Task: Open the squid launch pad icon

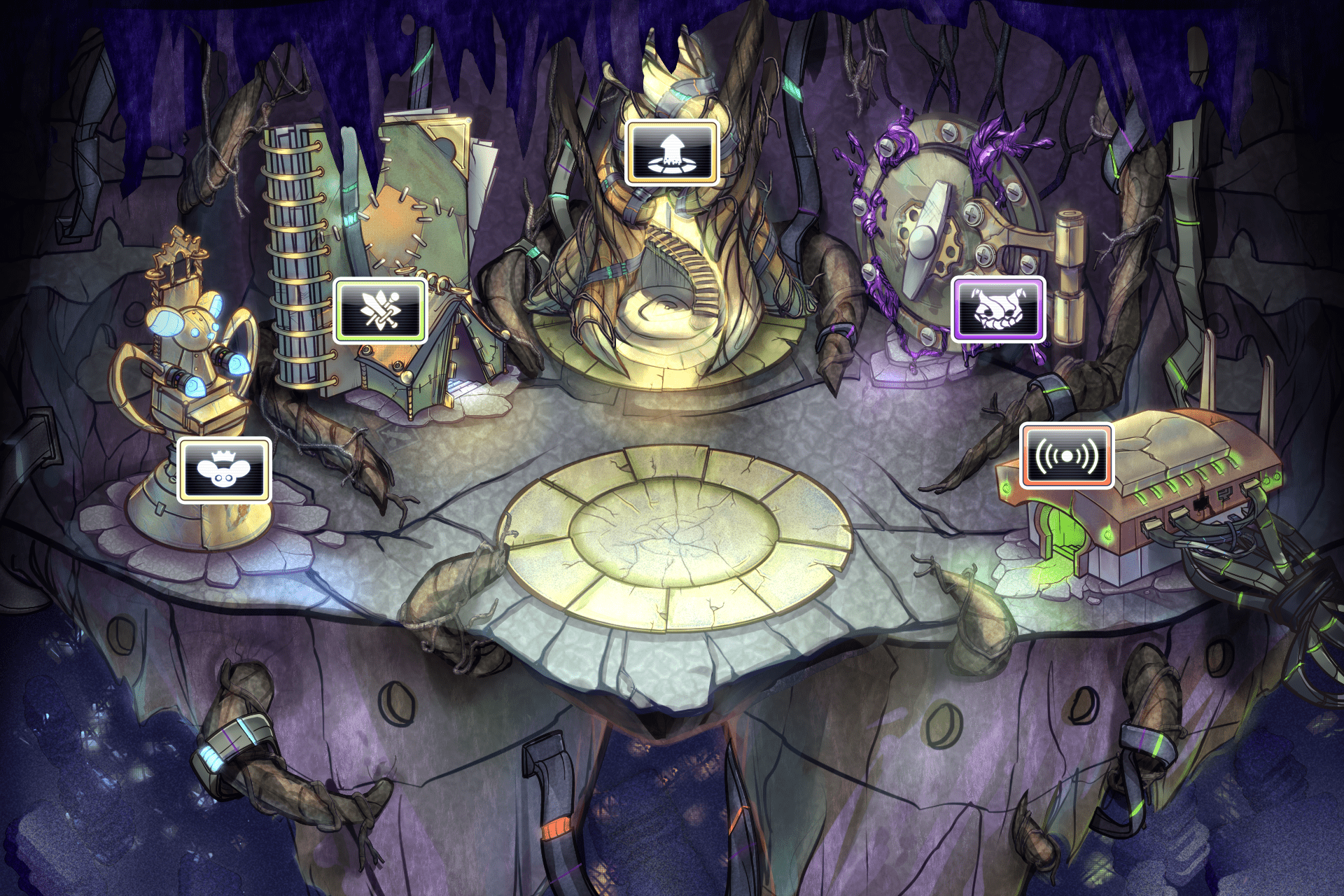Action: 672,153
